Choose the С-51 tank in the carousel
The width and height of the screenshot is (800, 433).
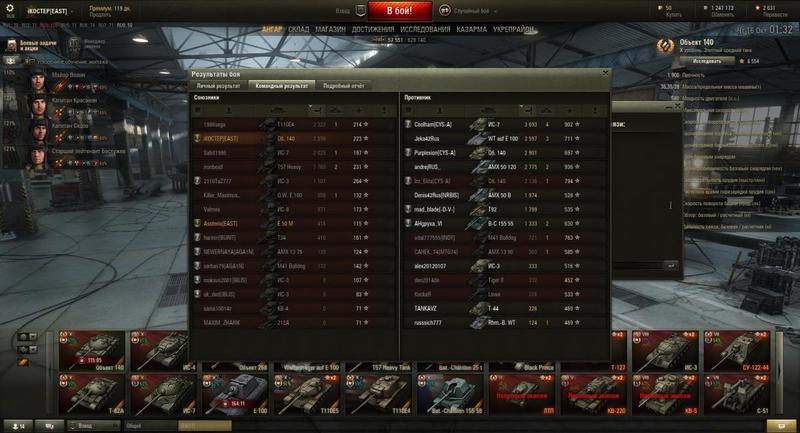pyautogui.click(x=765, y=394)
